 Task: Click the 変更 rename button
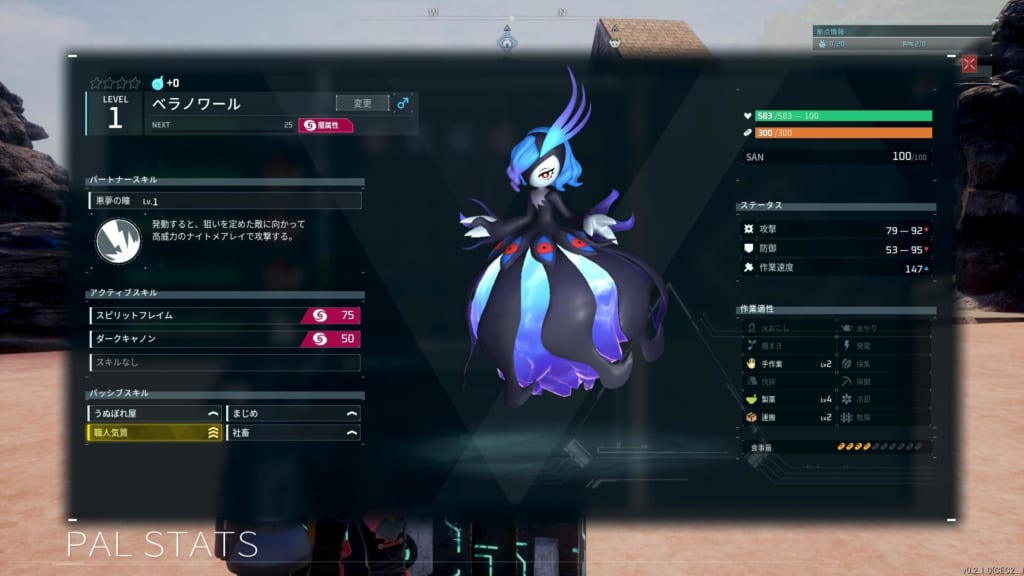362,103
